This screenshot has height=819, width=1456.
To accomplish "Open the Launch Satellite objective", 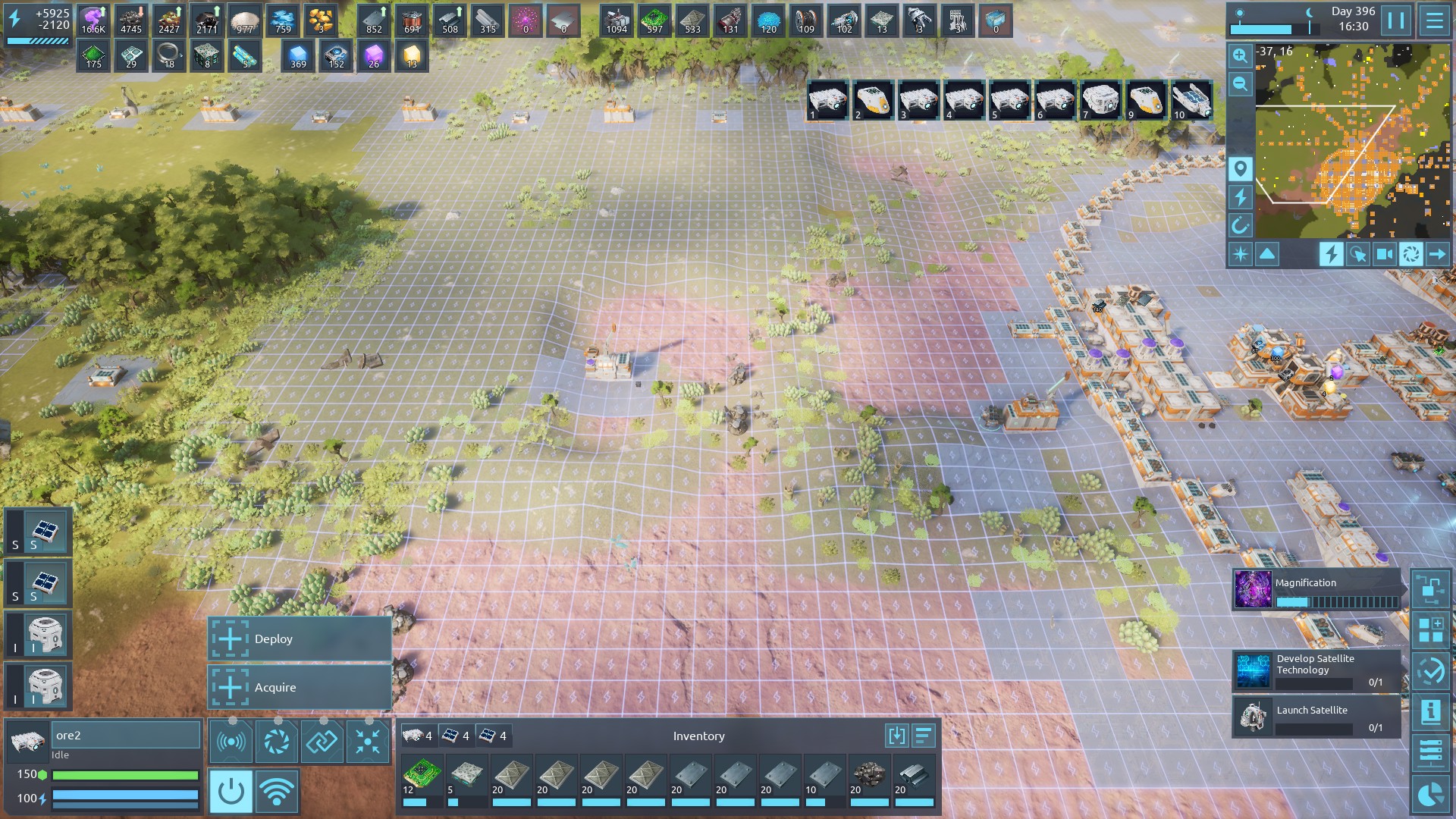I will [x=1317, y=717].
